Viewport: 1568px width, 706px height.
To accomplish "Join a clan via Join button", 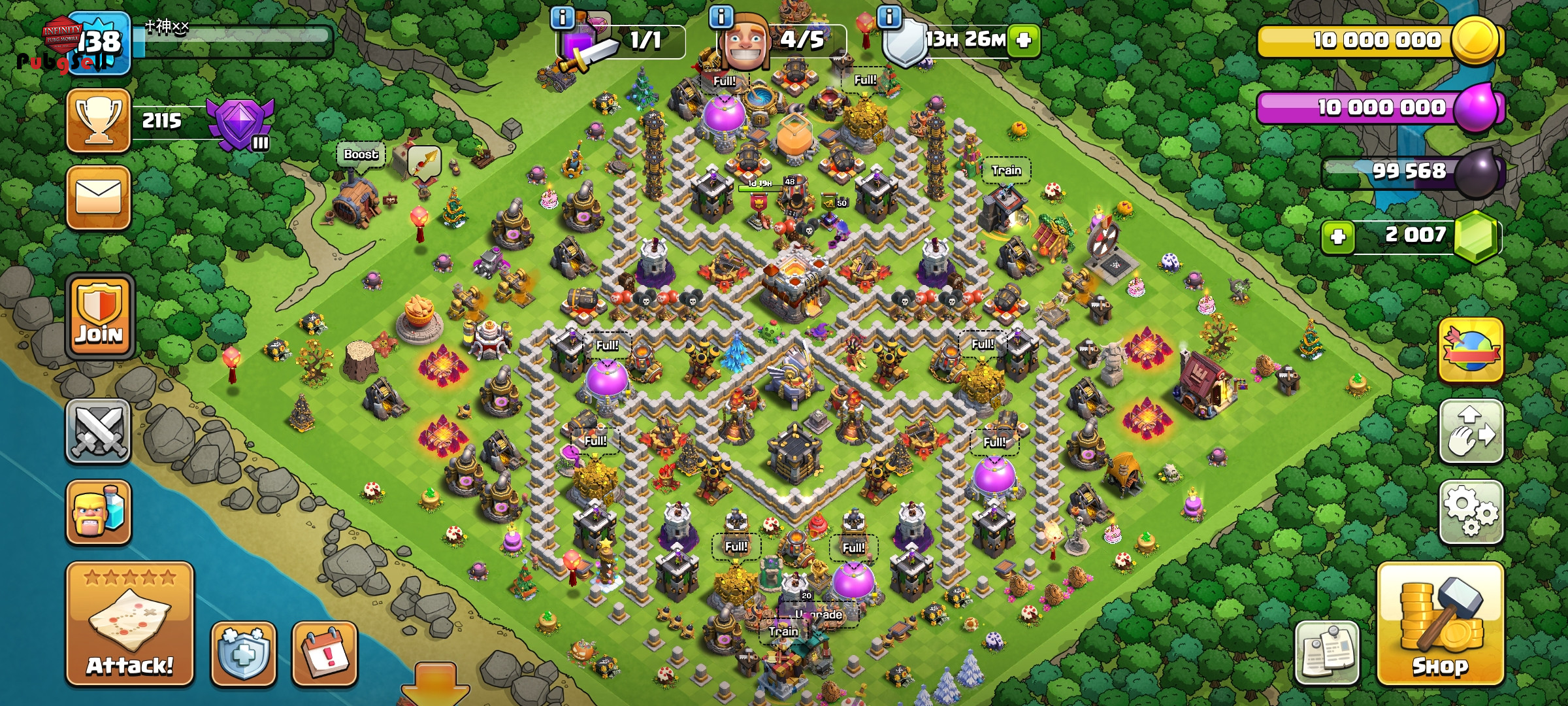I will point(99,316).
